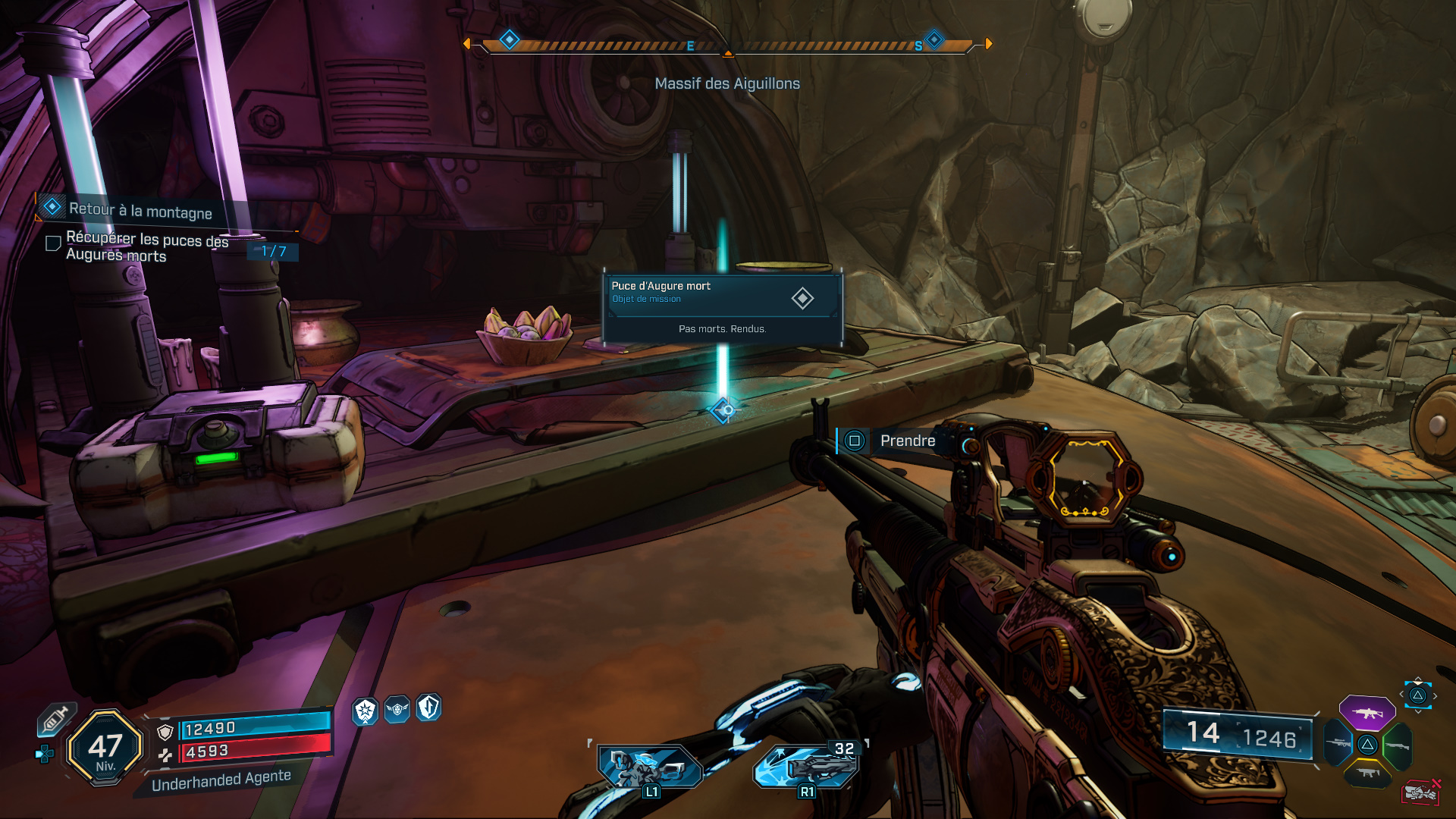Click the loot waypoint diamond marker
The width and height of the screenshot is (1456, 819).
[x=724, y=410]
